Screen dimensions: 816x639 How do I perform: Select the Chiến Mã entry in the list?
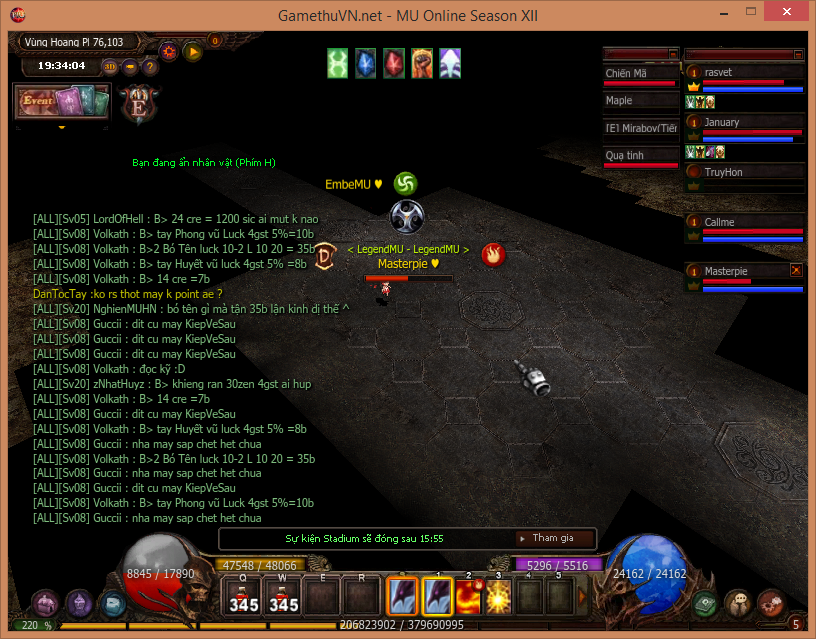pyautogui.click(x=640, y=74)
